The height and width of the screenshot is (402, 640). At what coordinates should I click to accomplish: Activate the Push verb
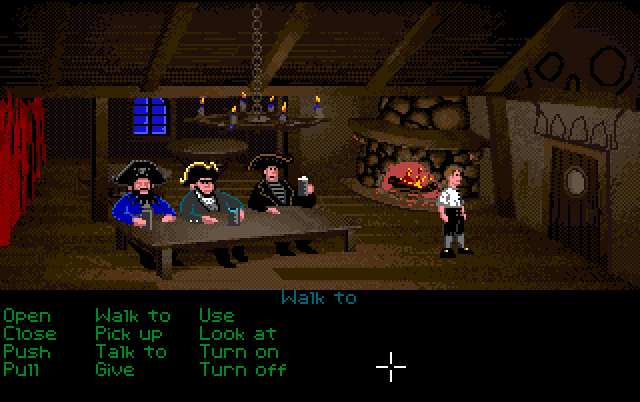[27, 352]
